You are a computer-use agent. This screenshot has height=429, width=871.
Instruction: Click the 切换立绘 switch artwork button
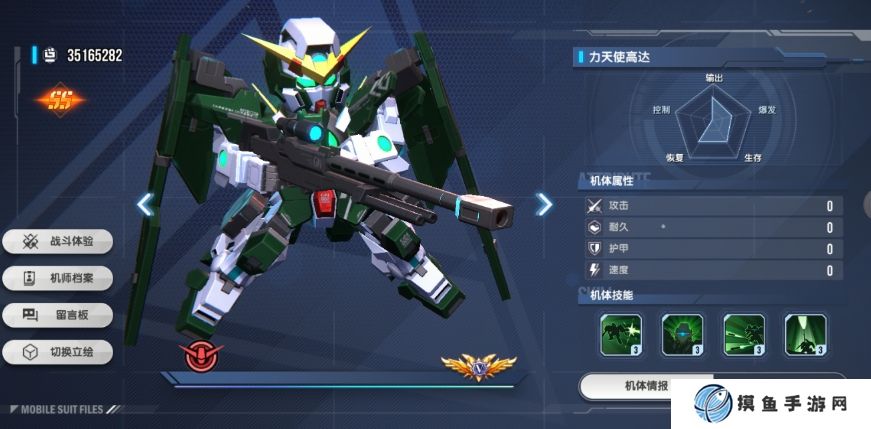coord(58,352)
